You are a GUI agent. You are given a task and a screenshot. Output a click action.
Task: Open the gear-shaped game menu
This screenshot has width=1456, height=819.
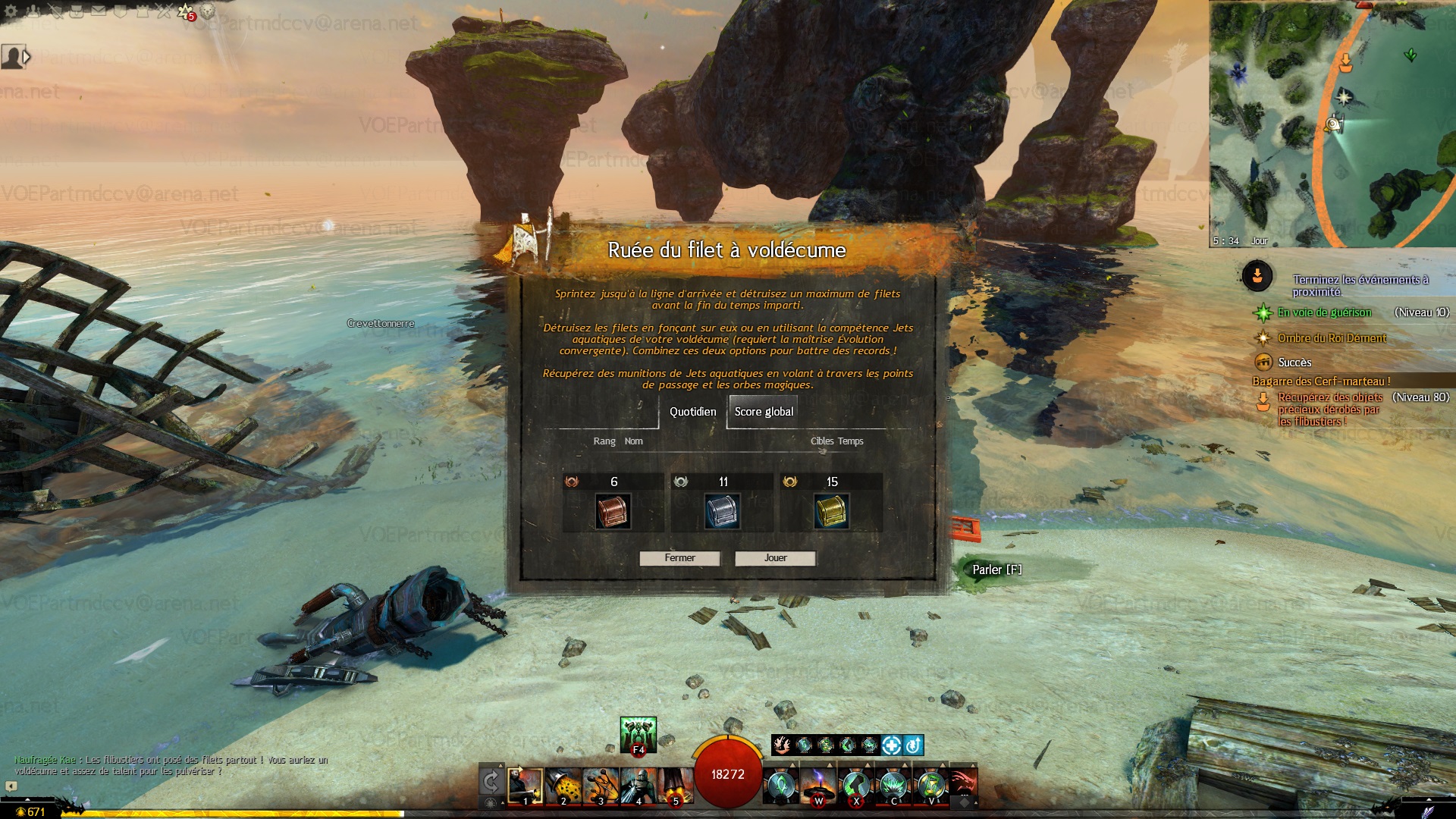click(11, 11)
